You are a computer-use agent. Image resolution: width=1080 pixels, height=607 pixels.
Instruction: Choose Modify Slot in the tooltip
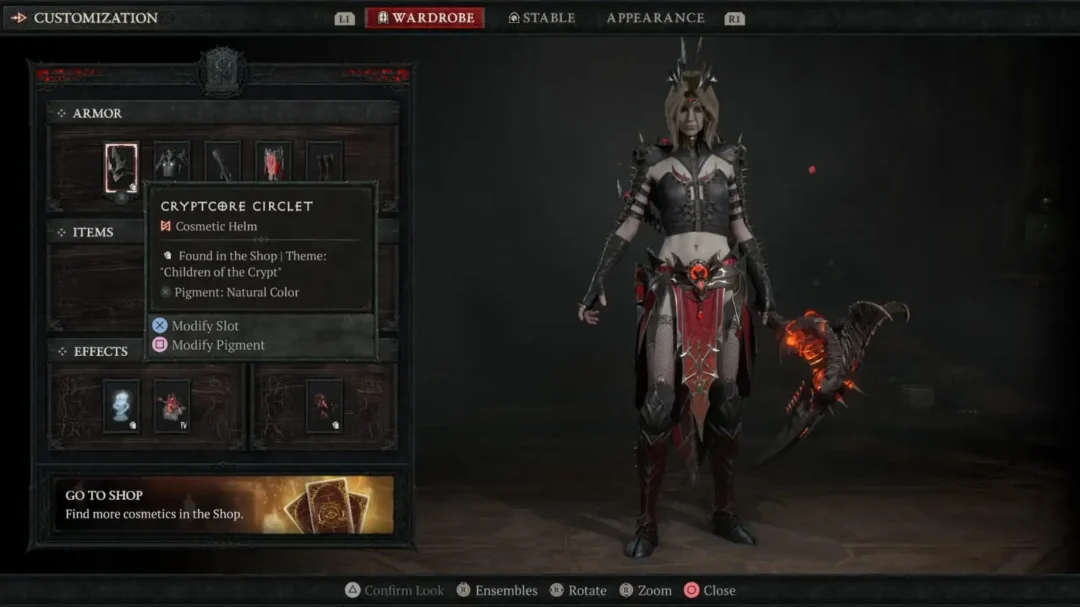204,326
